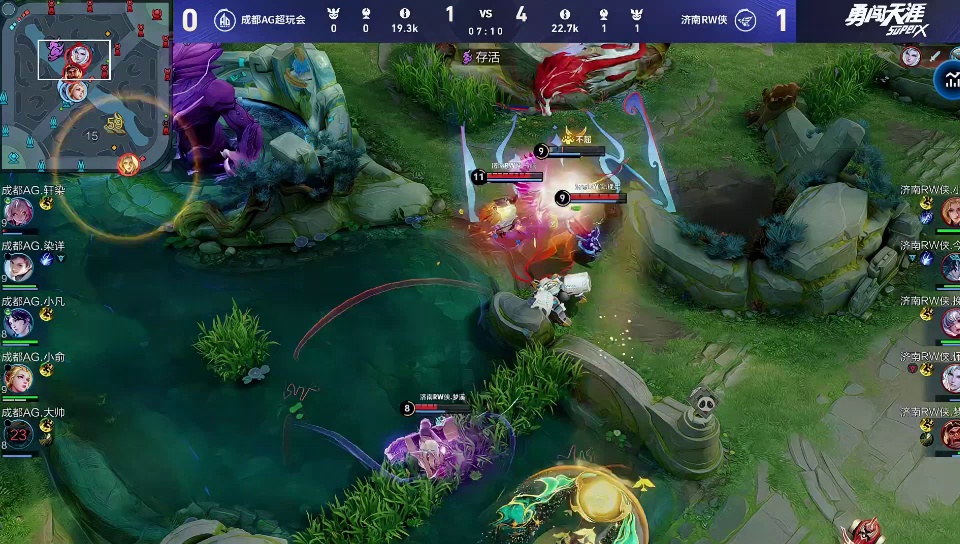Click the minimap in the corner
This screenshot has width=960, height=544.
pyautogui.click(x=84, y=87)
